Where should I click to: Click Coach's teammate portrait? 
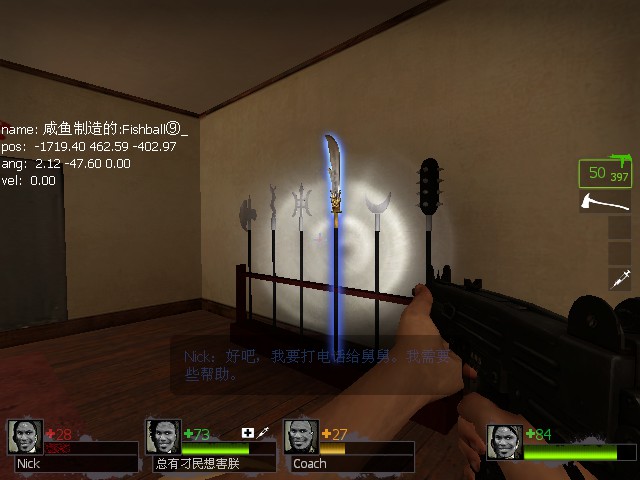(x=301, y=437)
